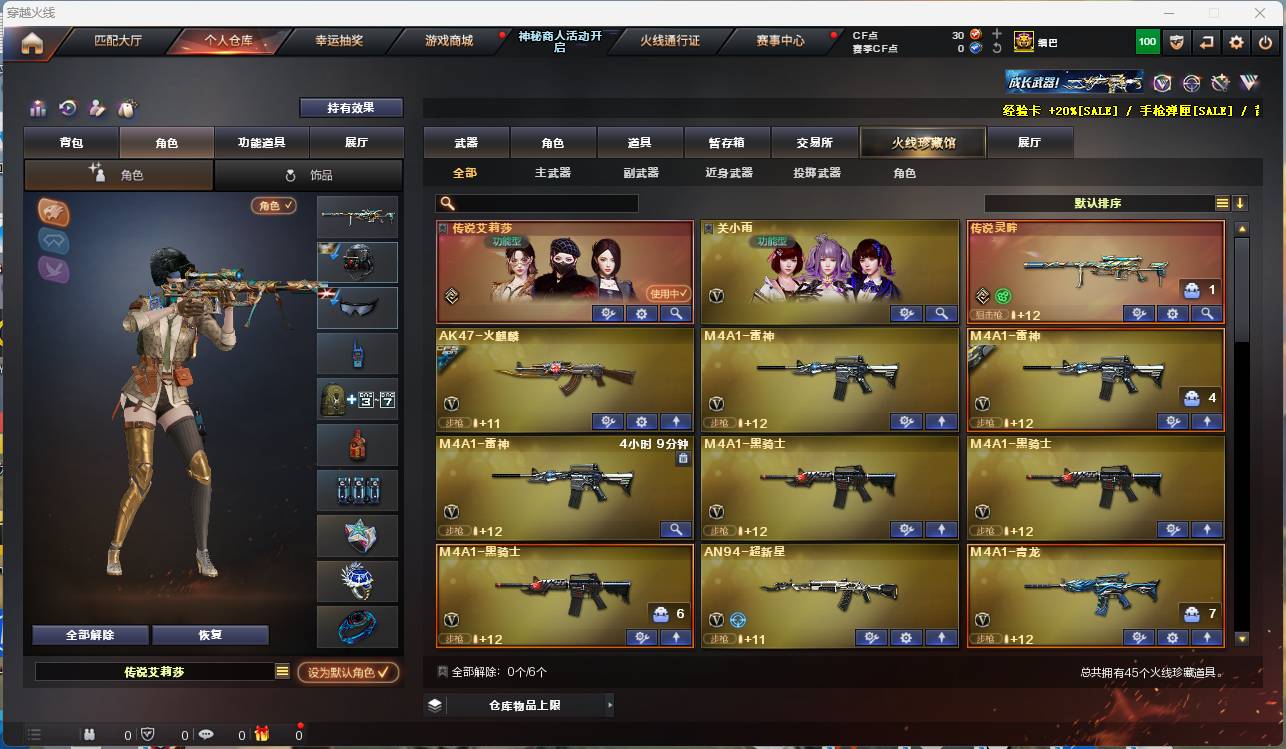Click the friends icon in bottom status bar

pyautogui.click(x=89, y=734)
